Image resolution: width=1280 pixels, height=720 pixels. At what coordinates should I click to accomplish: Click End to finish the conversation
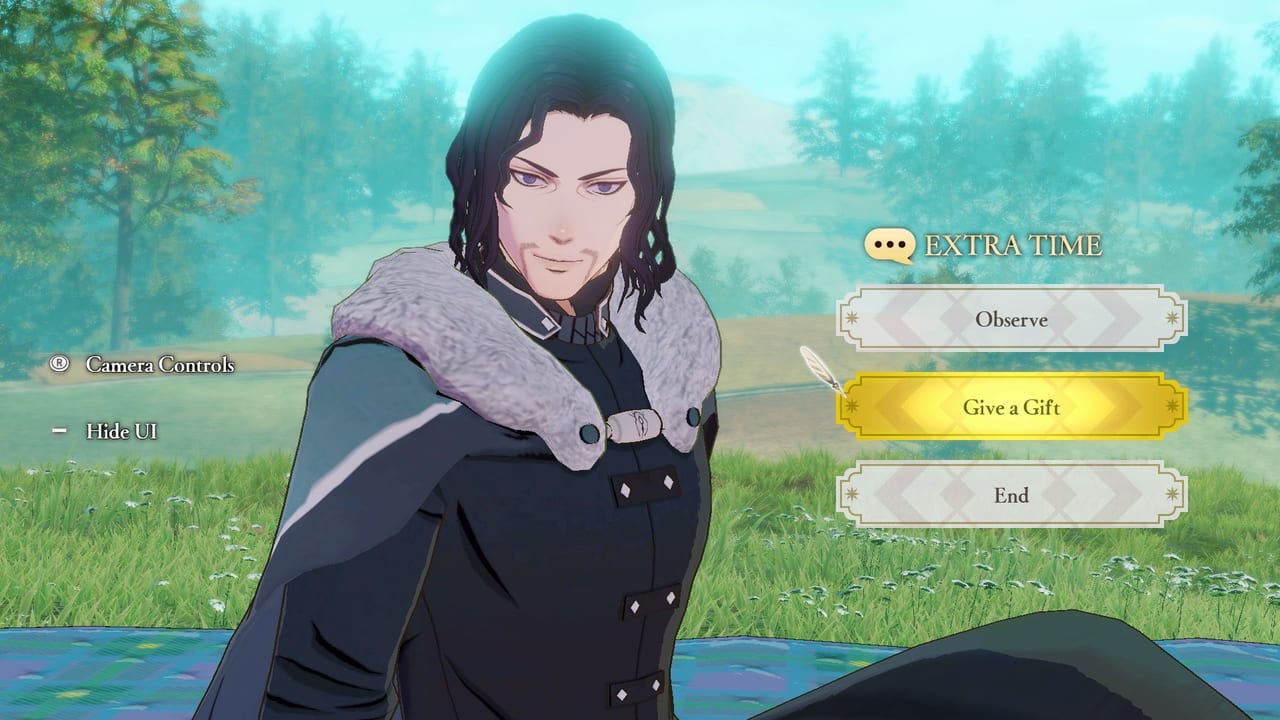[1012, 496]
